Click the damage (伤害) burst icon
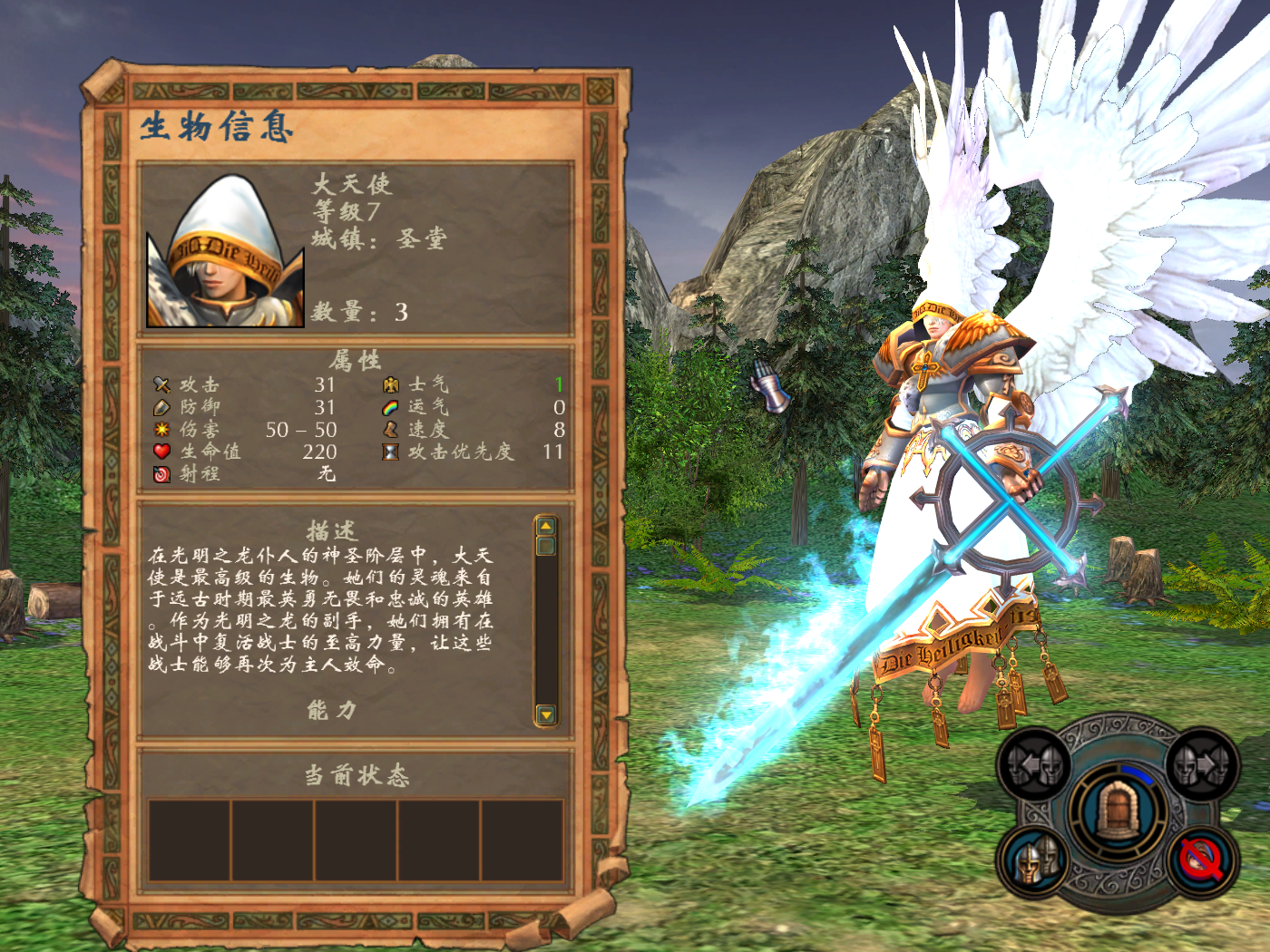Screen dimensions: 1270x952 tap(161, 430)
